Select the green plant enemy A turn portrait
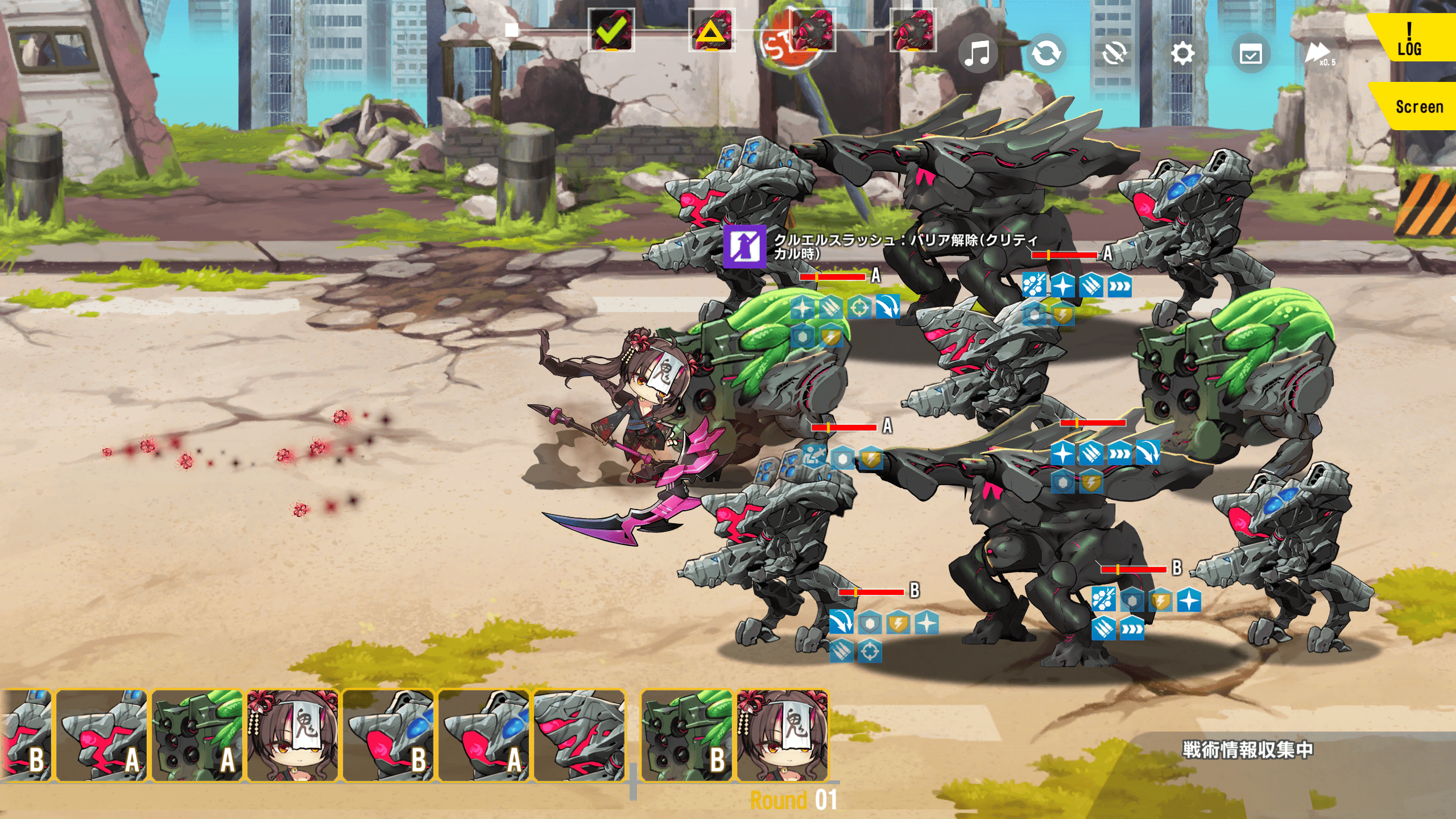This screenshot has width=1456, height=819. coord(197,735)
